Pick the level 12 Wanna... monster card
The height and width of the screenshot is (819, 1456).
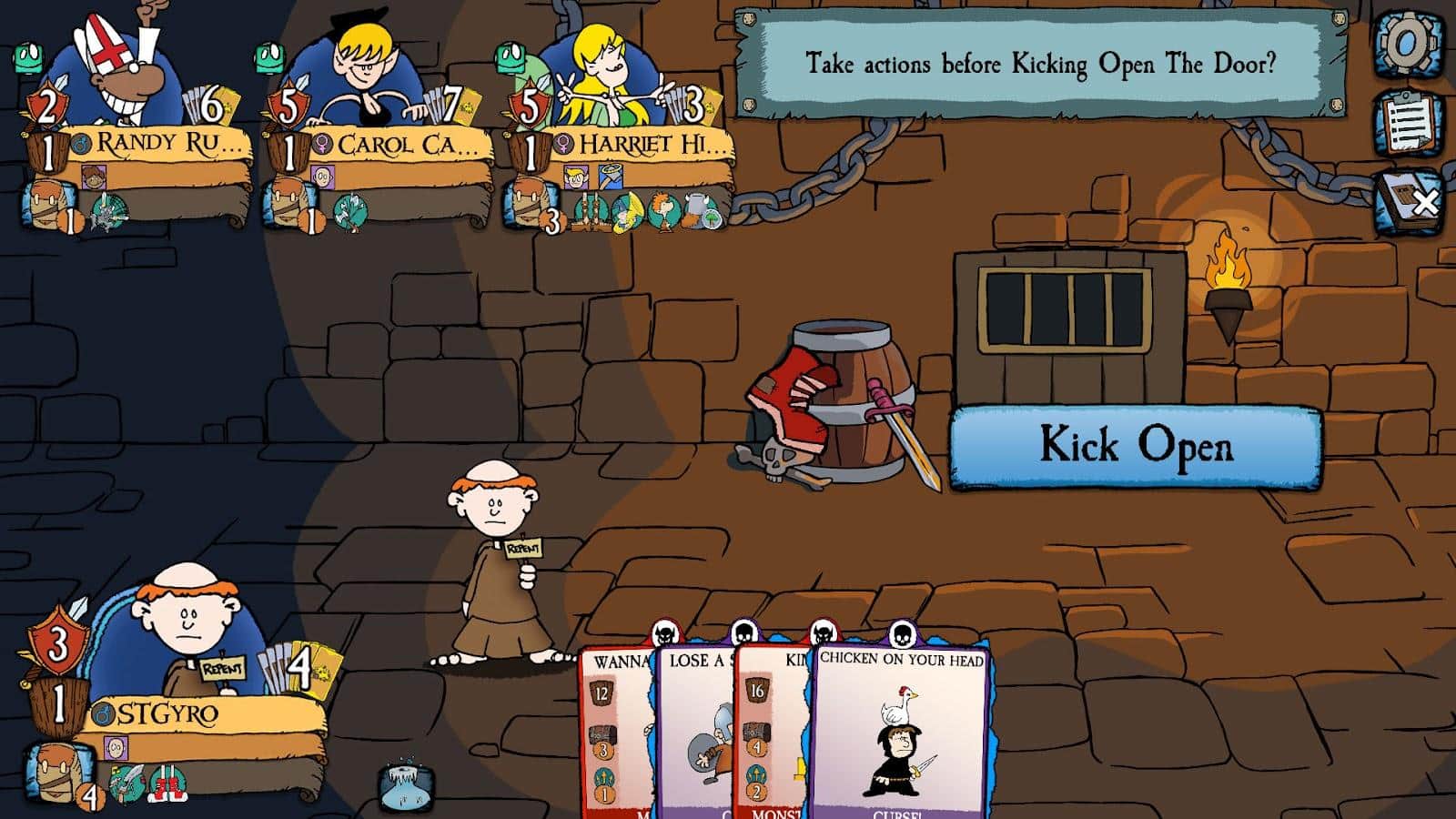pos(614,728)
